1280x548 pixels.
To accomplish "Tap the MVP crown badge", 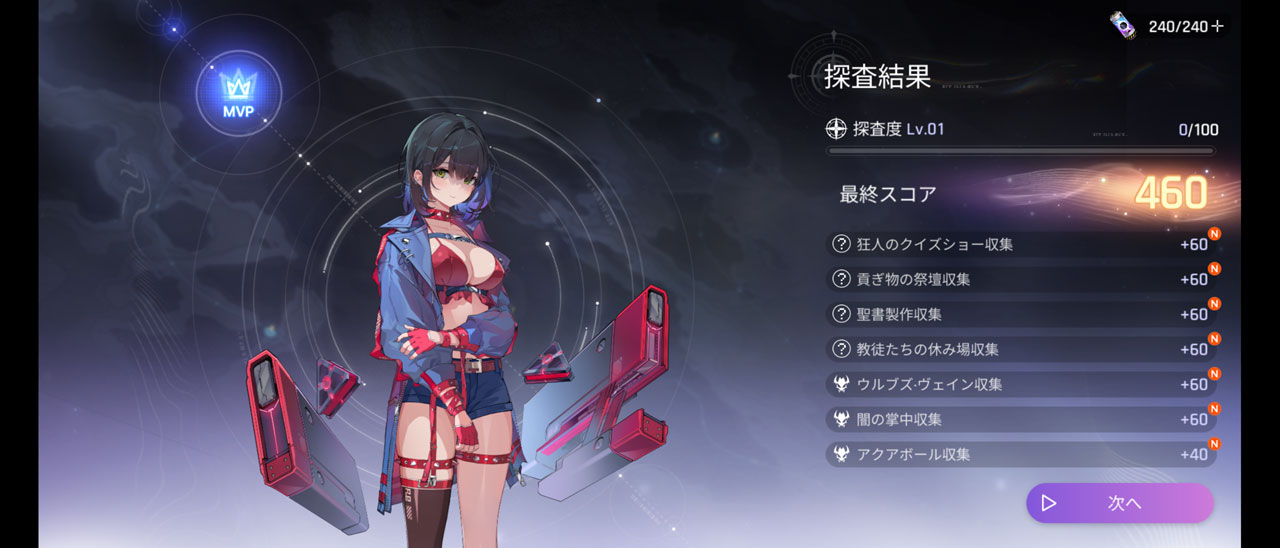I will pos(238,94).
